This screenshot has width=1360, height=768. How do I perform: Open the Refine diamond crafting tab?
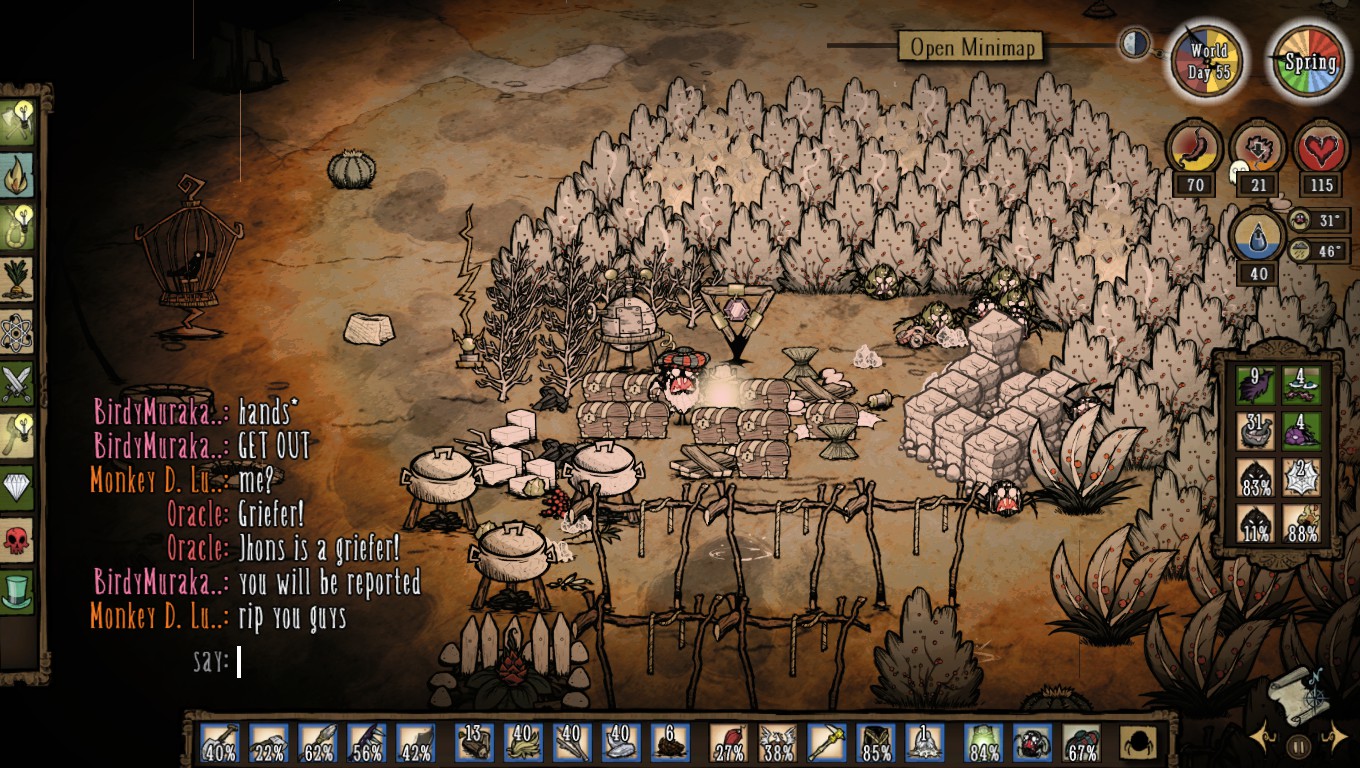17,487
